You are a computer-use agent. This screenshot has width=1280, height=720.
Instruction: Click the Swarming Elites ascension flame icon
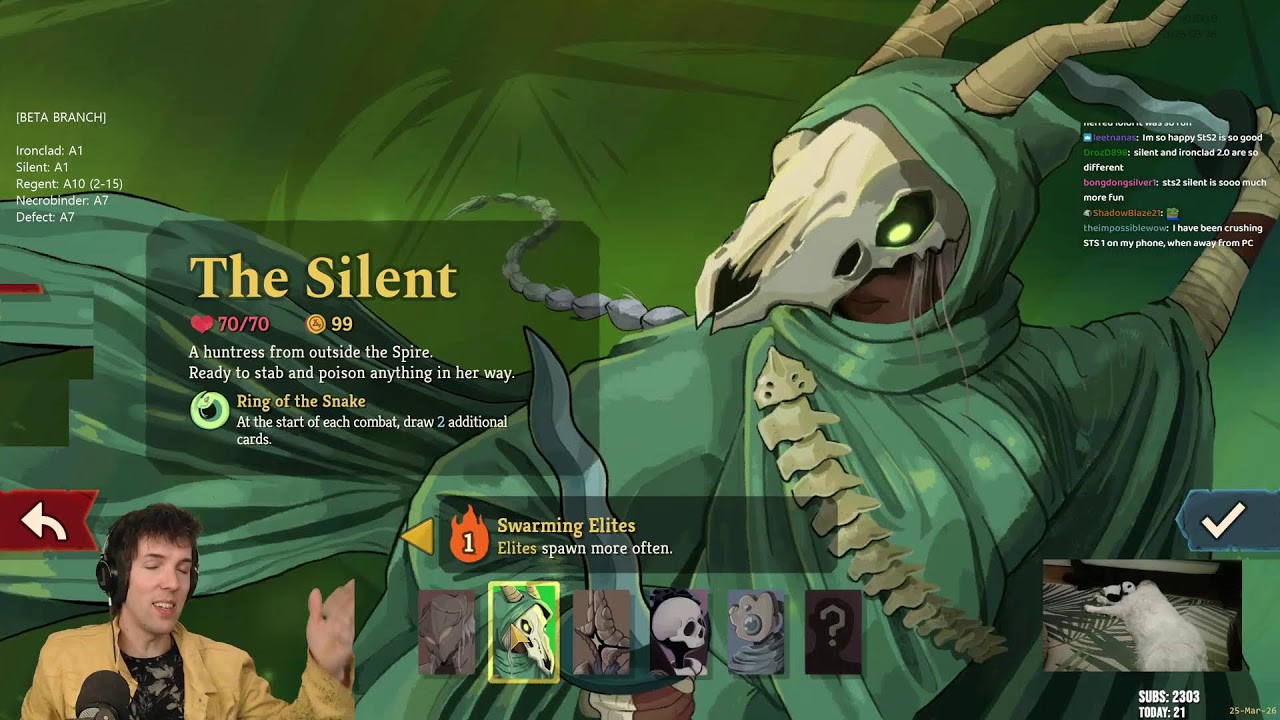468,537
